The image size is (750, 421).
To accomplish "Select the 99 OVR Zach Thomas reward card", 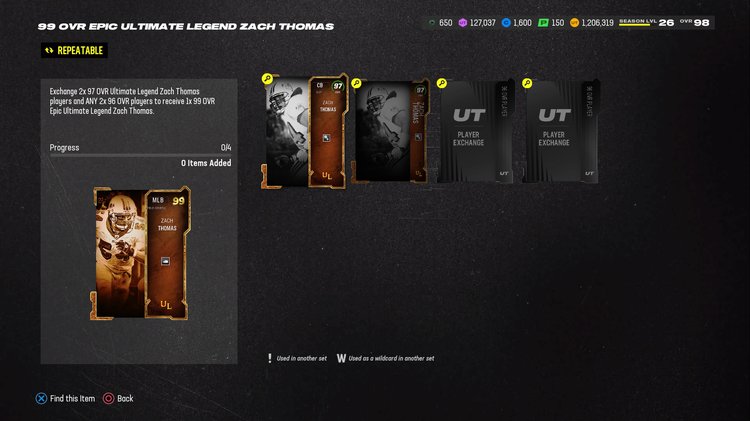I will click(141, 253).
